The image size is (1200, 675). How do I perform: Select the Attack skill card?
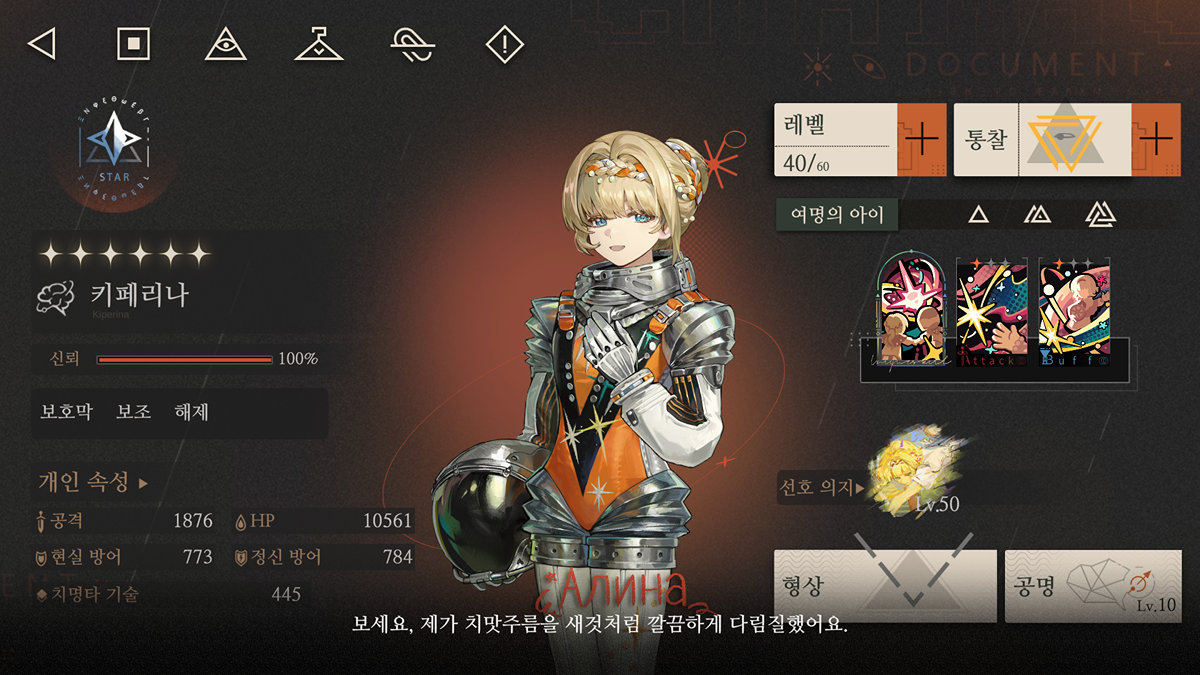pyautogui.click(x=992, y=311)
